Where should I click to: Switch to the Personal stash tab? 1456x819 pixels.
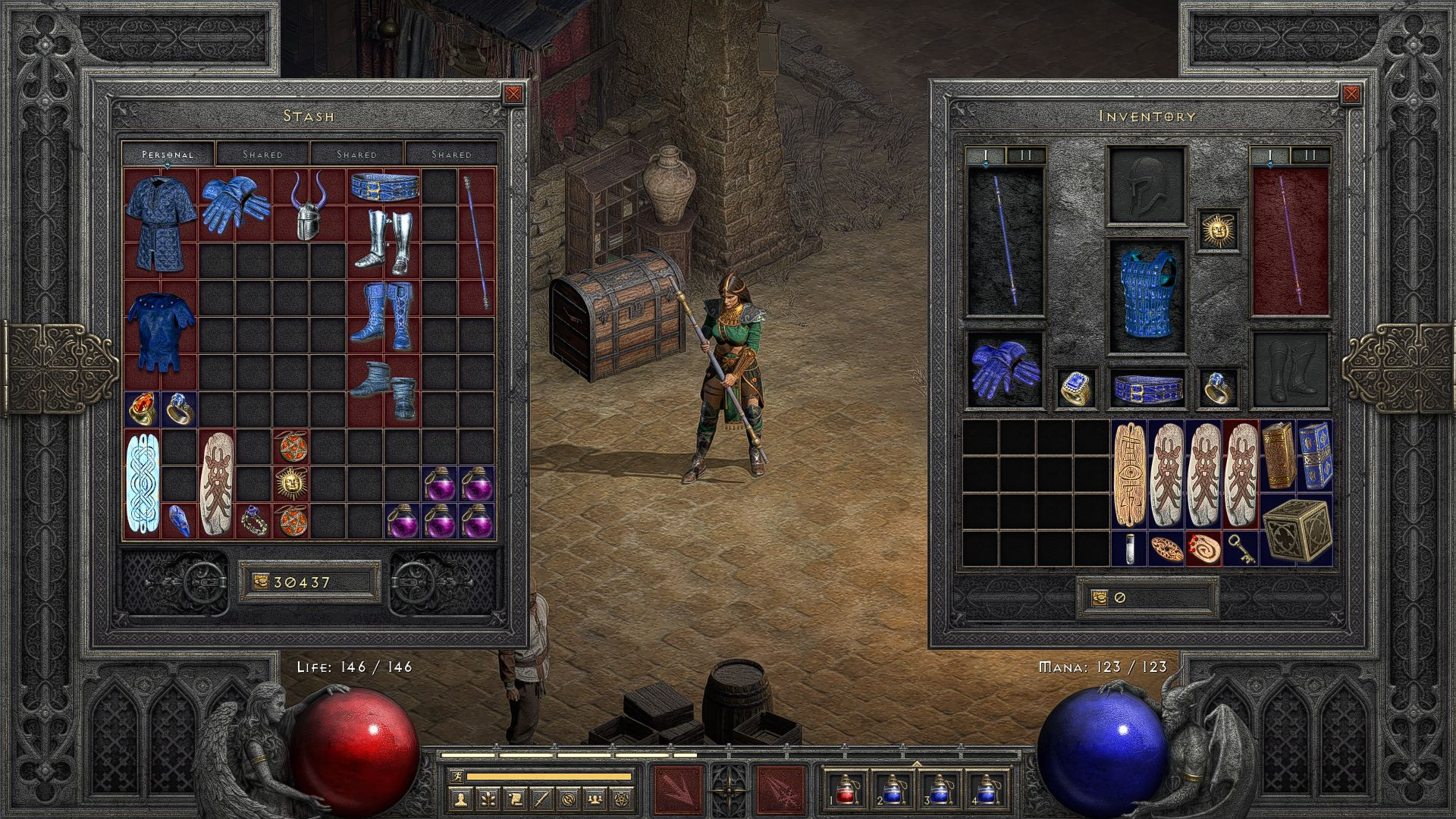168,154
